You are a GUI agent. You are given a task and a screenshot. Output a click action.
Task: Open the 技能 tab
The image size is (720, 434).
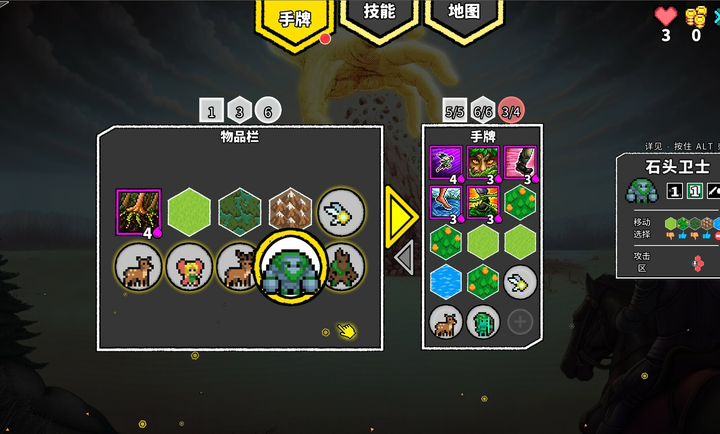coord(379,14)
